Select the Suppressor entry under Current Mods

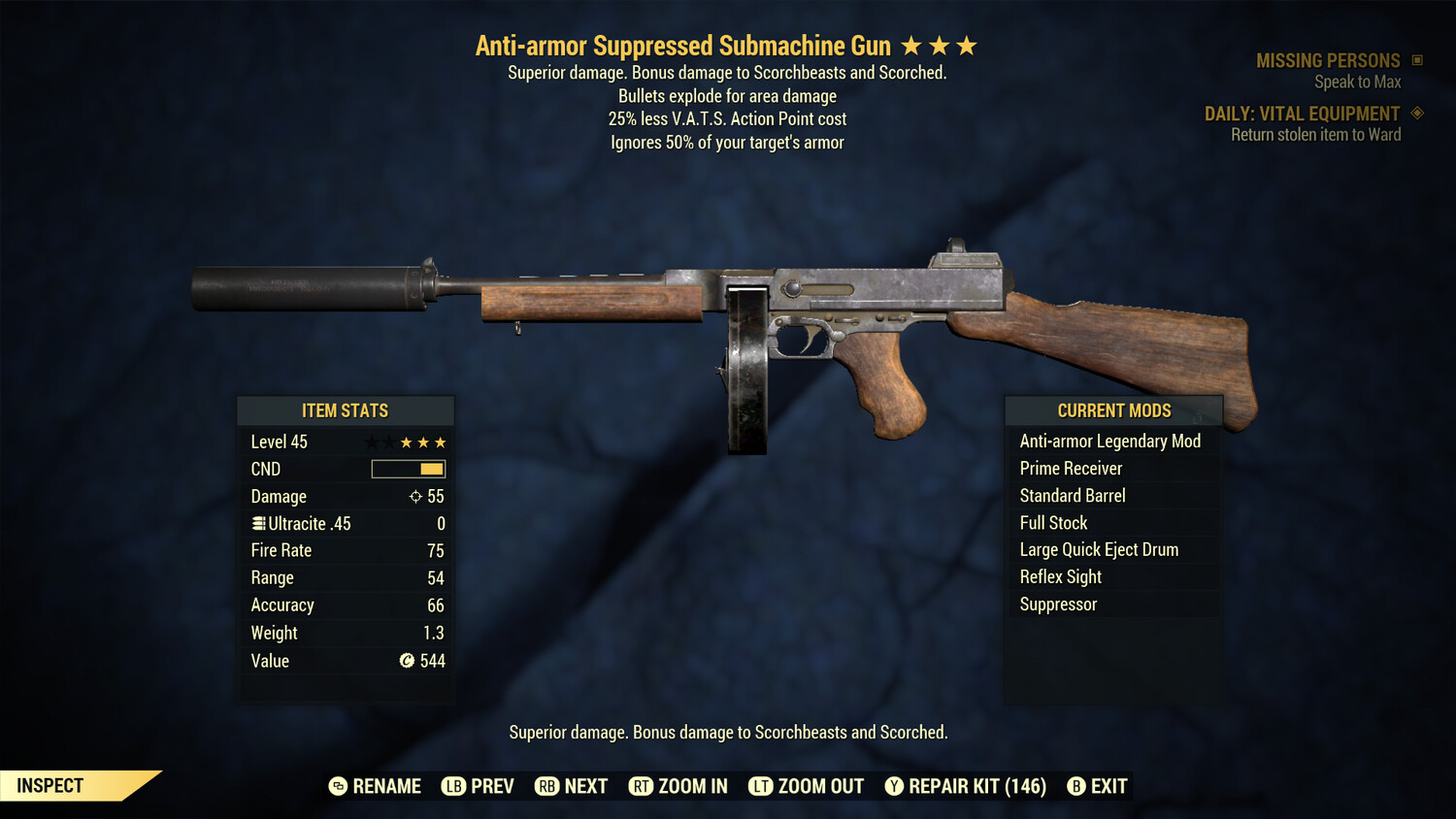(1057, 604)
